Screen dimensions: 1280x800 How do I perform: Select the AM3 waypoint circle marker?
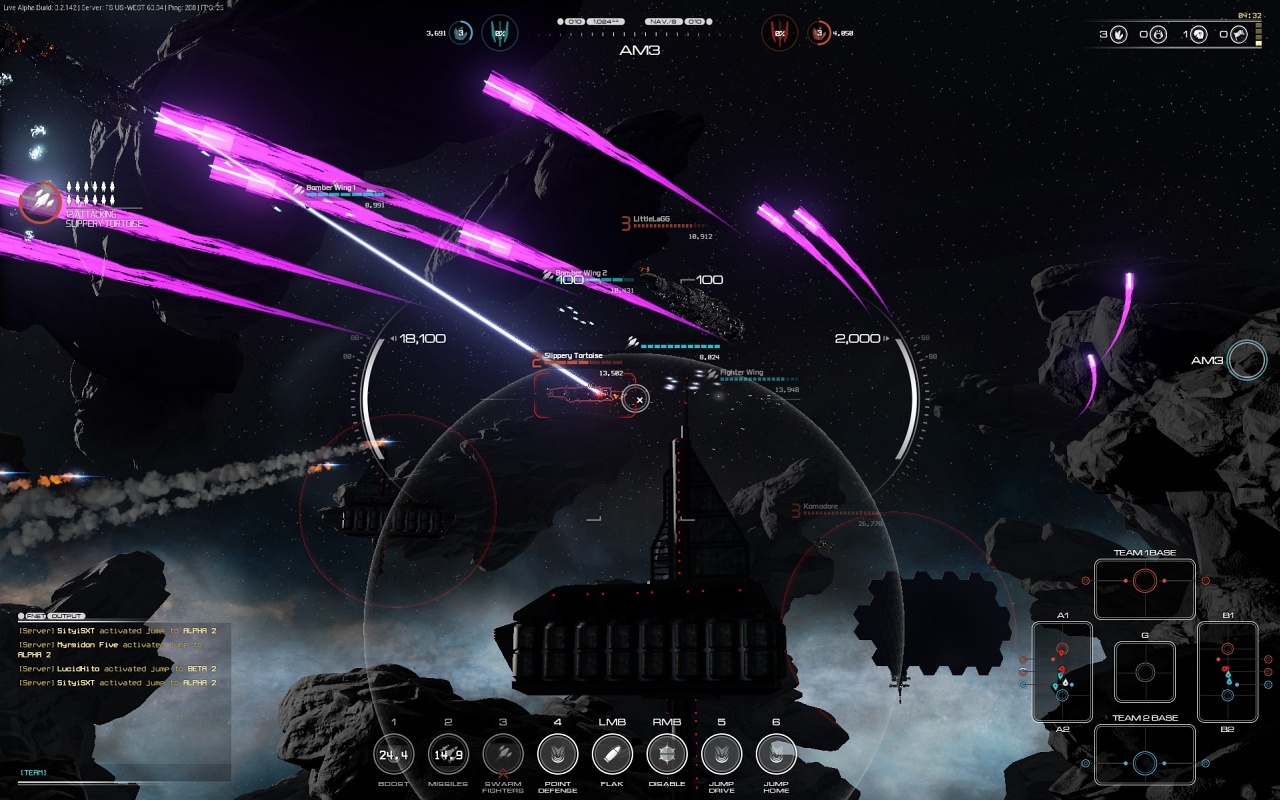coord(1247,360)
